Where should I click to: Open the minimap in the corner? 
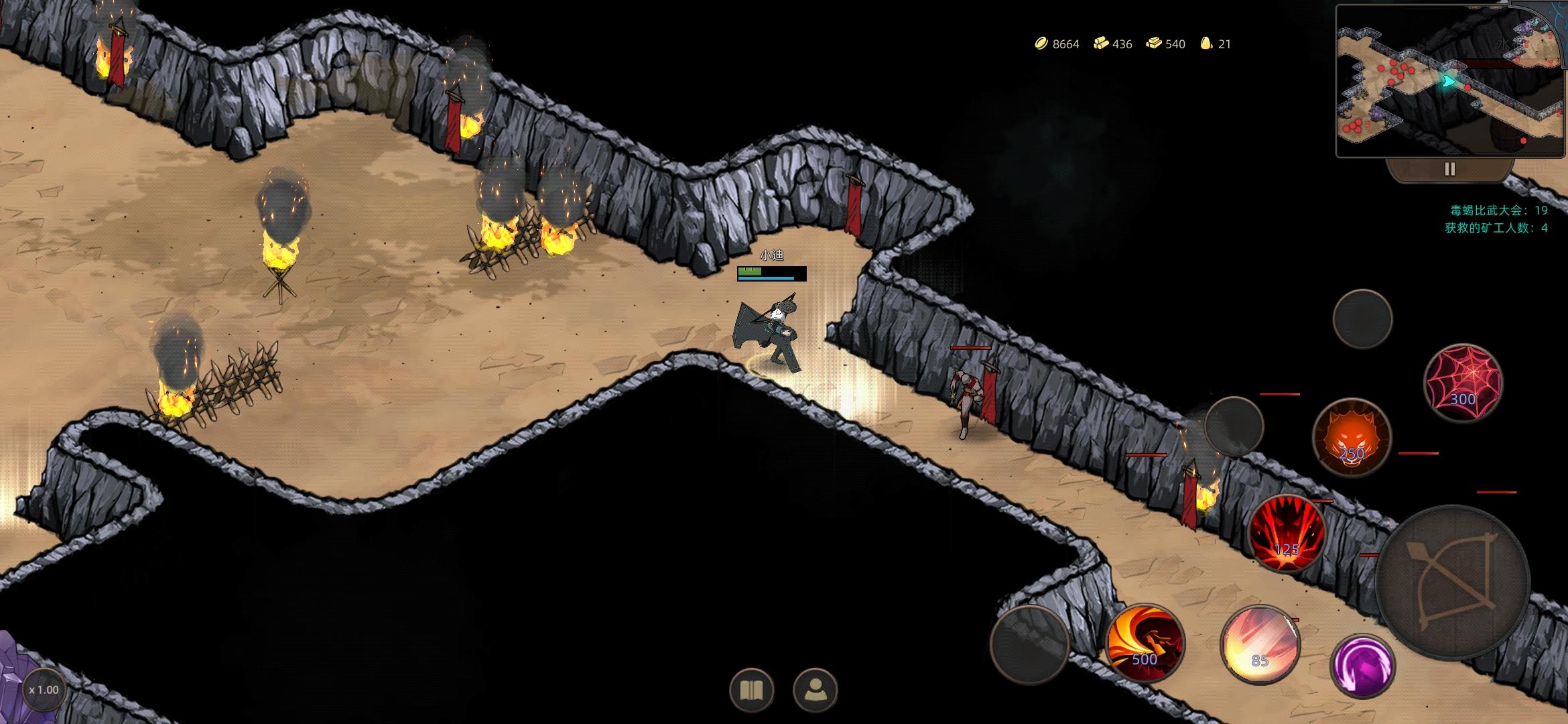1450,81
